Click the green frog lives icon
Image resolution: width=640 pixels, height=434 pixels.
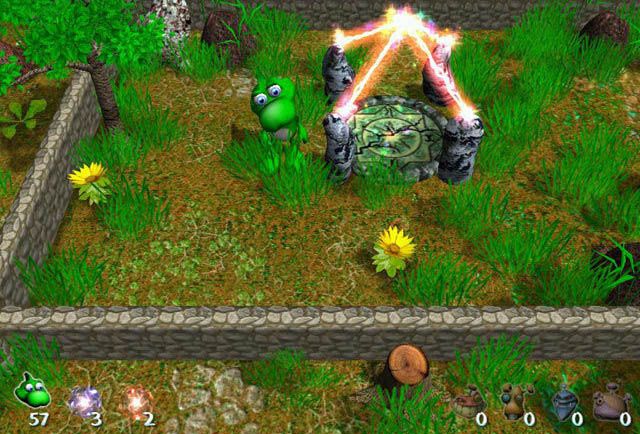tap(30, 393)
